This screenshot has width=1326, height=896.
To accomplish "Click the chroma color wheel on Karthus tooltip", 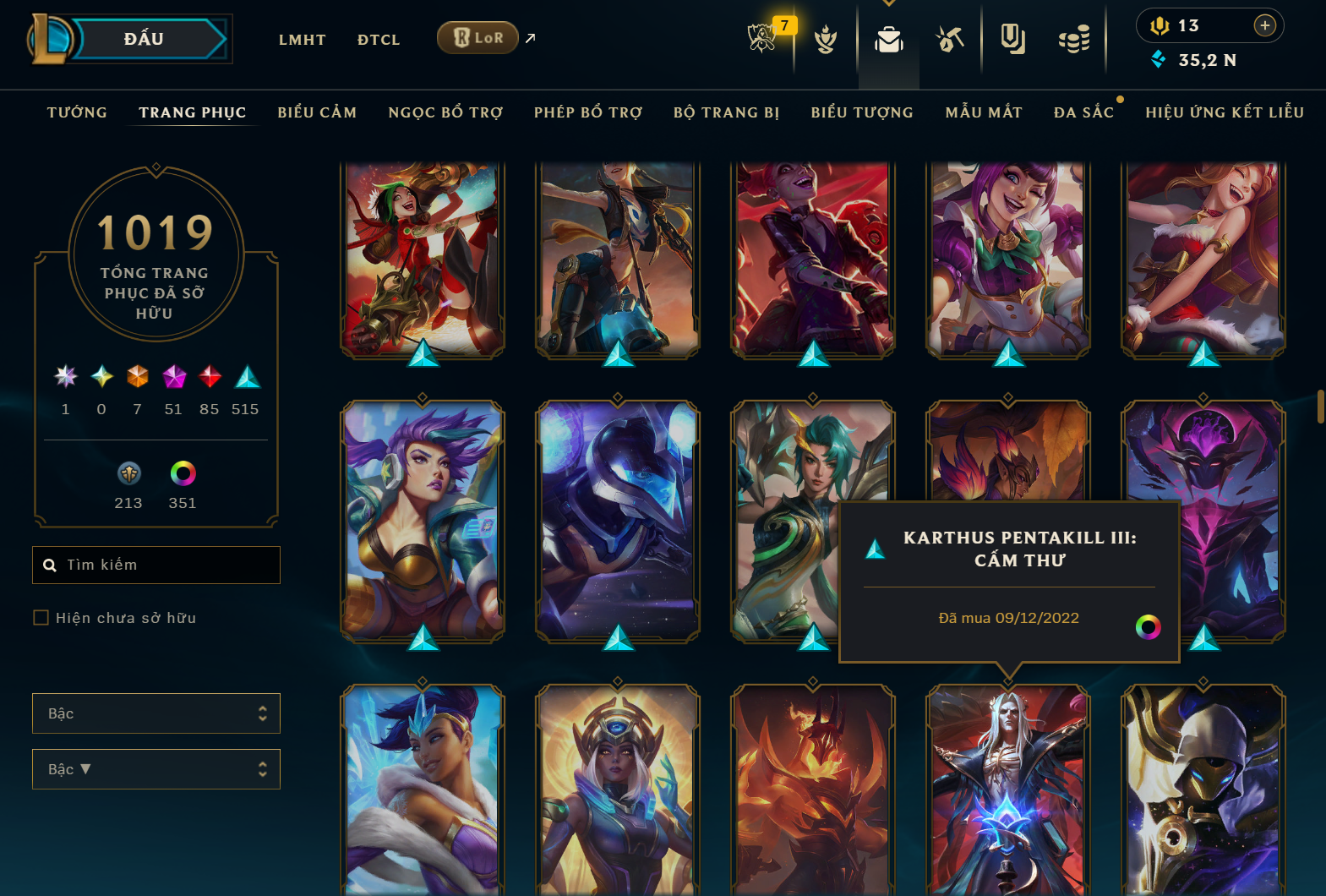I will click(x=1148, y=628).
